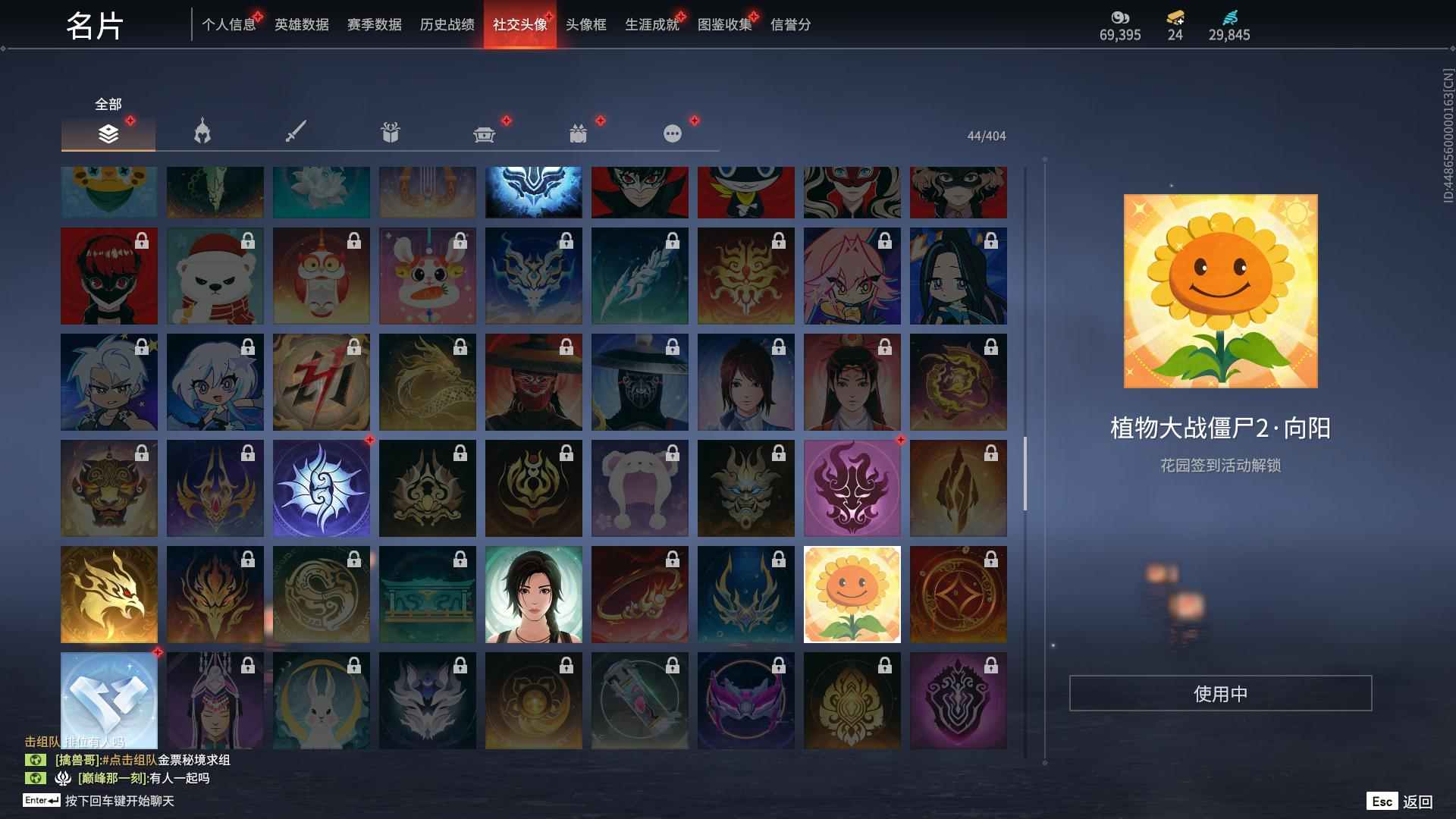Switch to the 头像框 tab
1456x819 pixels.
(x=587, y=24)
